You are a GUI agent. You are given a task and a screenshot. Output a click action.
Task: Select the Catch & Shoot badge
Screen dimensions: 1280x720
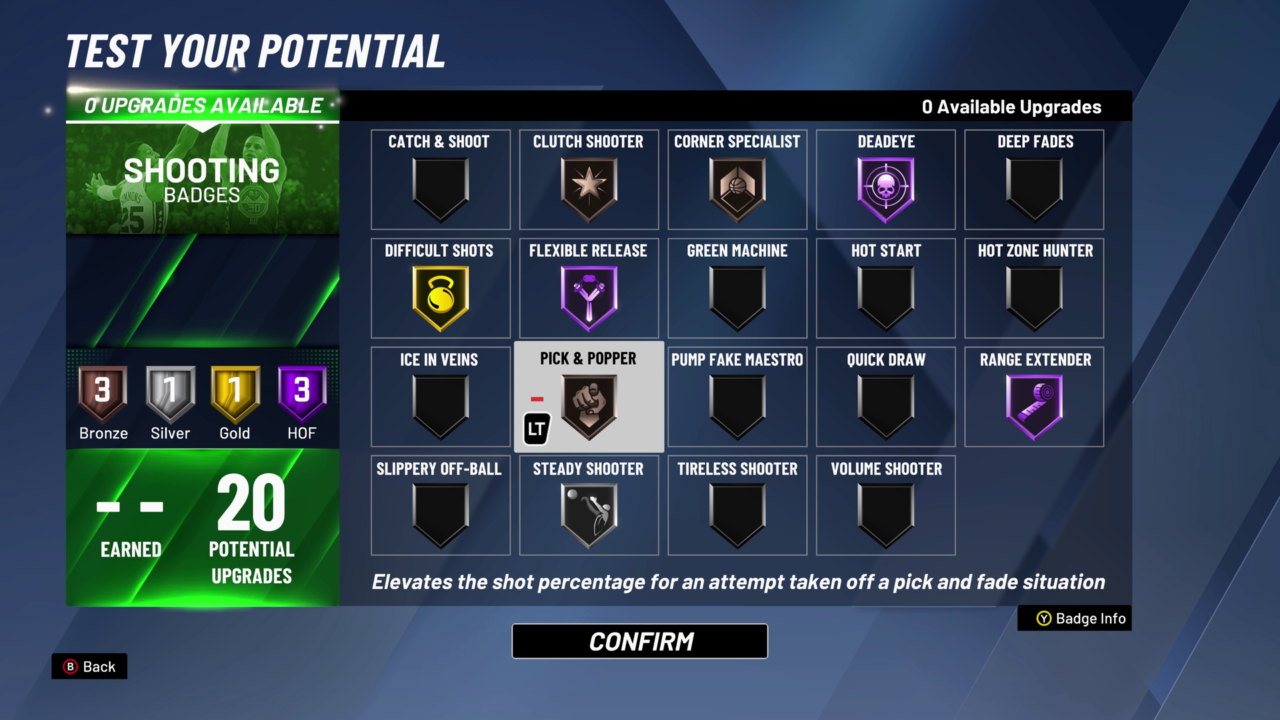(x=440, y=180)
